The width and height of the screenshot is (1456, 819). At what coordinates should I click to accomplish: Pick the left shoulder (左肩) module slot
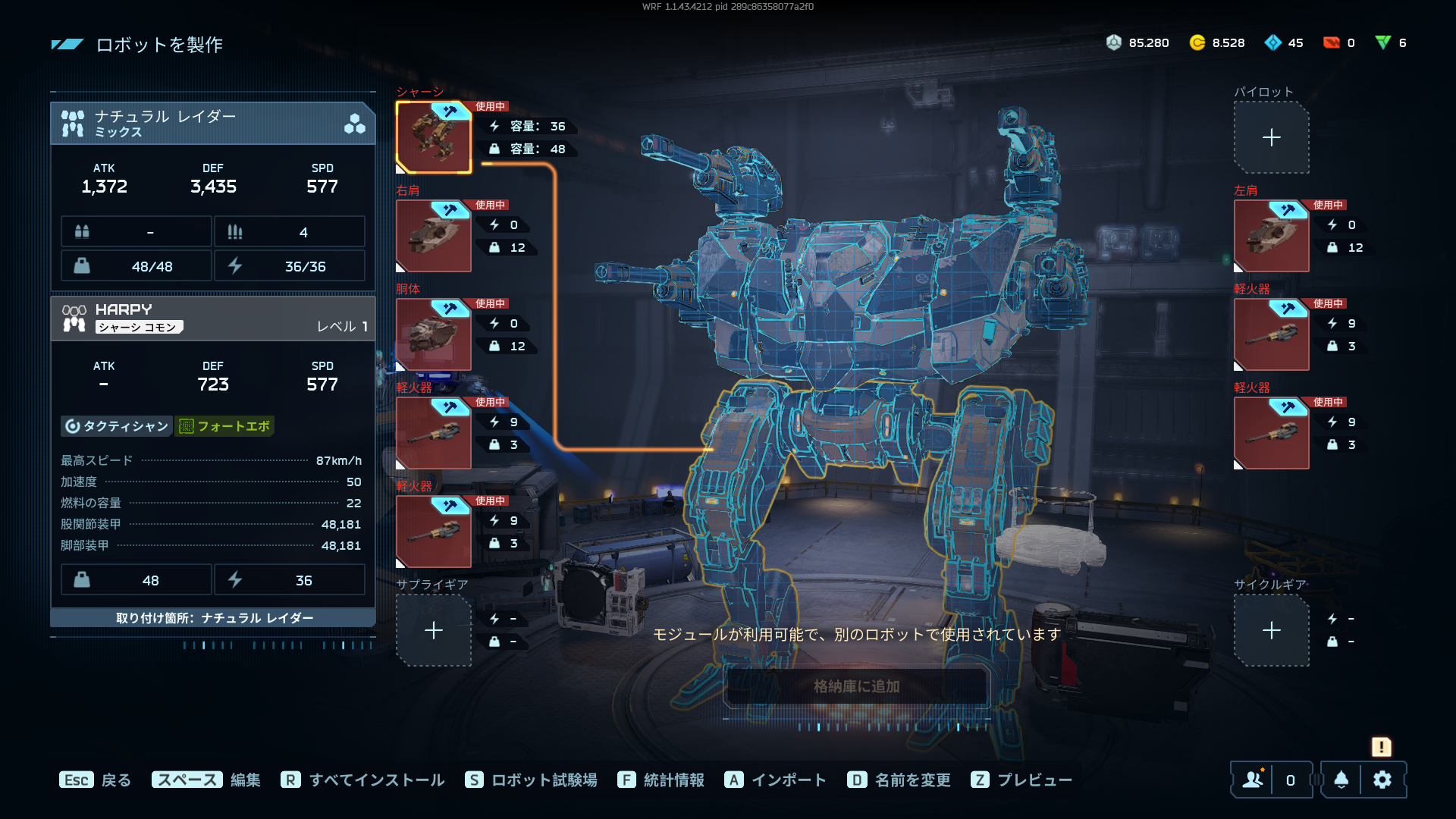pyautogui.click(x=1272, y=236)
